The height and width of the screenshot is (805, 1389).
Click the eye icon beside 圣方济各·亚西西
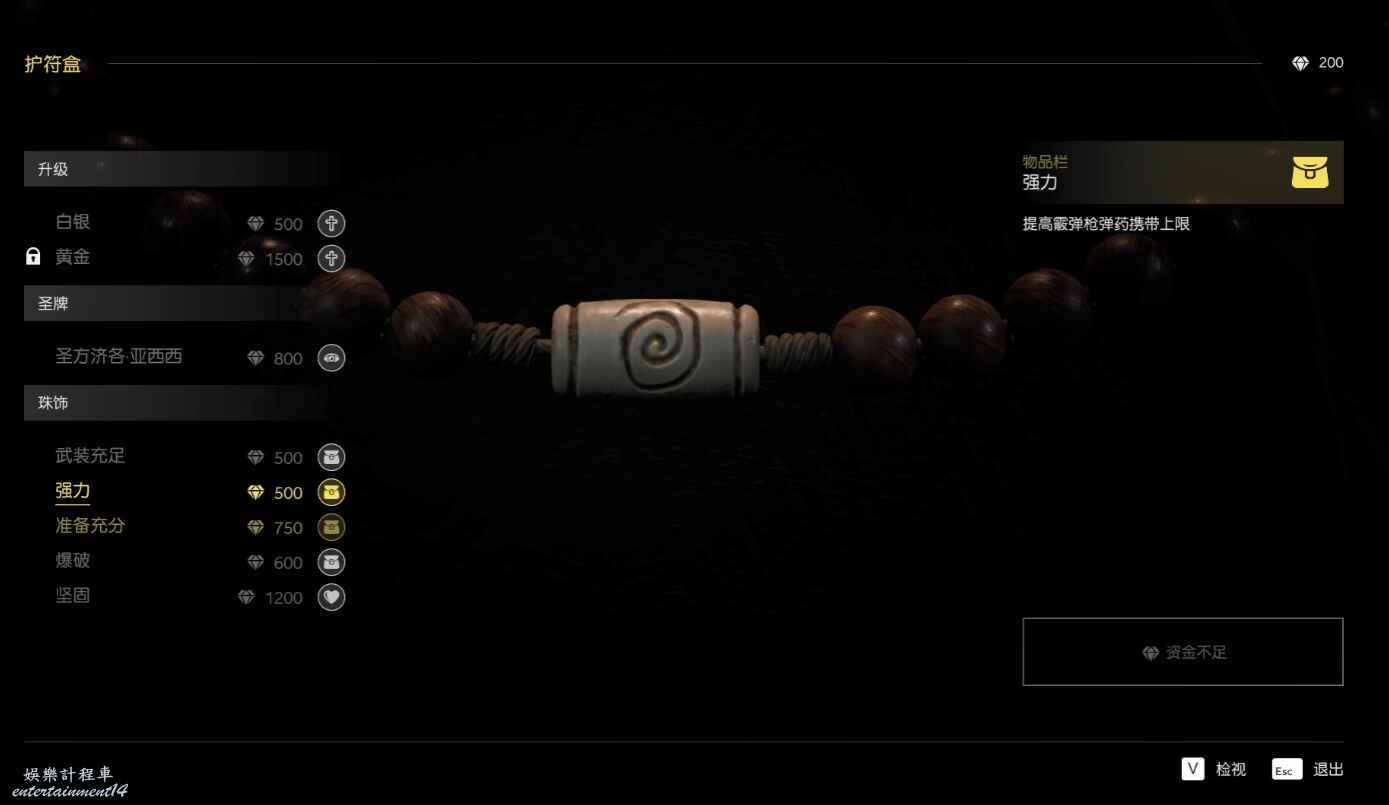click(x=331, y=358)
